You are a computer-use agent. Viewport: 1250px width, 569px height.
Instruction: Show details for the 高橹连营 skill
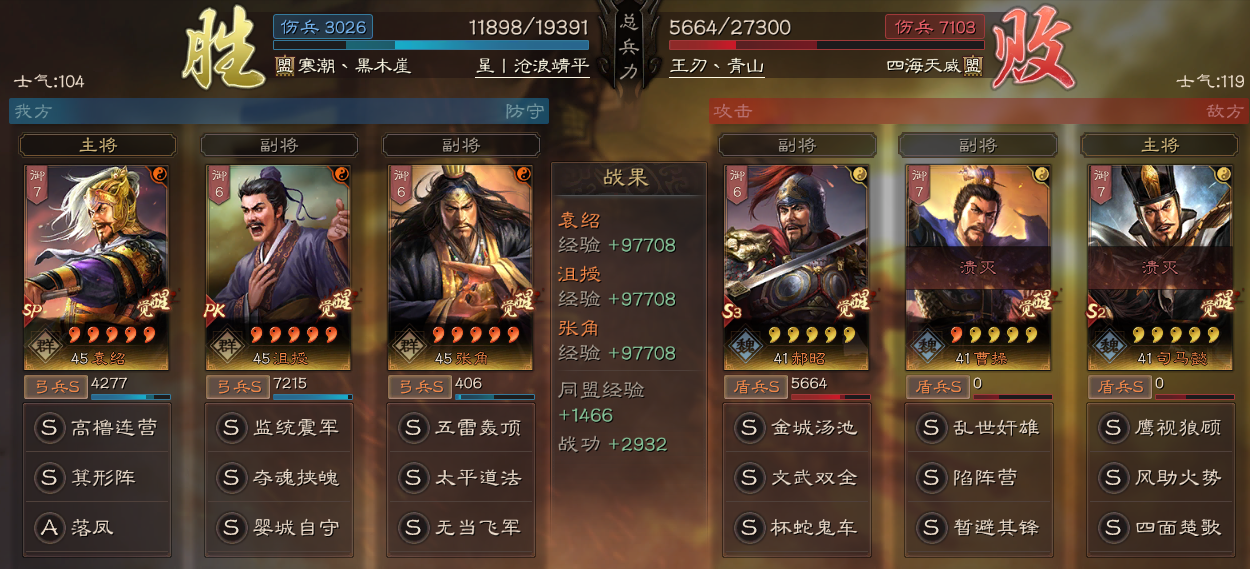[x=97, y=428]
